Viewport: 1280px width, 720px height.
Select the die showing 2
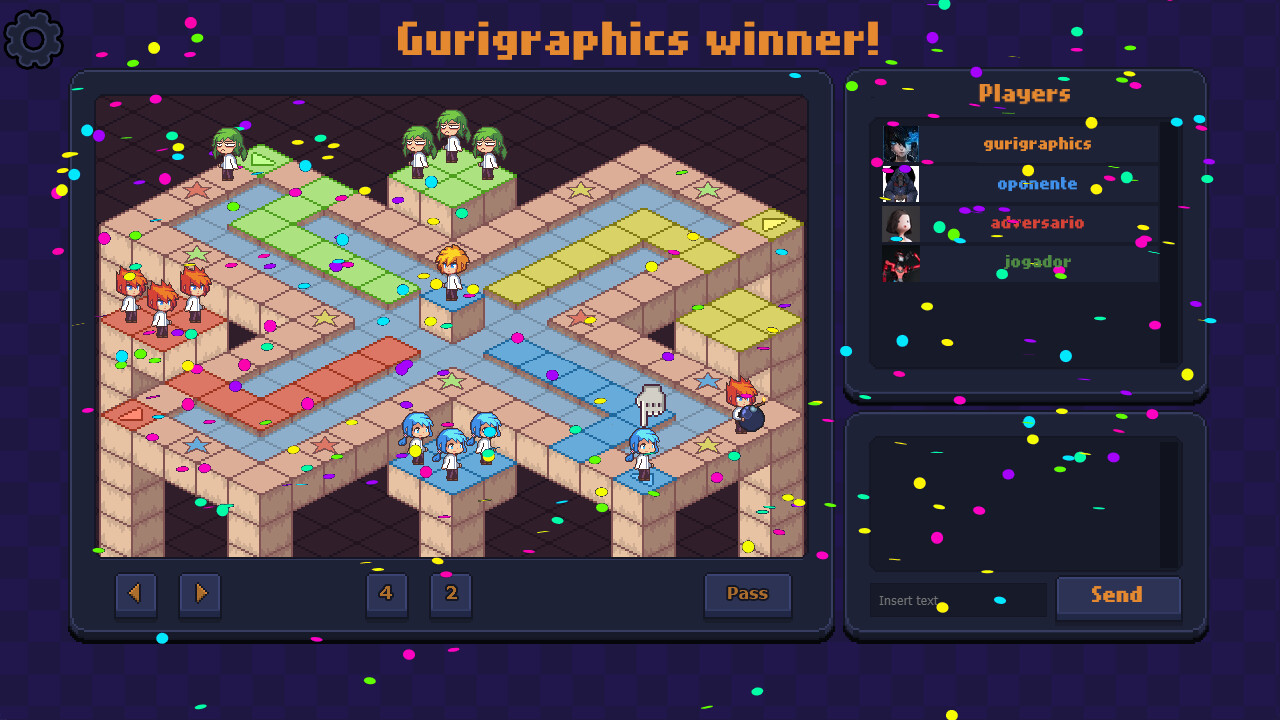pos(451,594)
